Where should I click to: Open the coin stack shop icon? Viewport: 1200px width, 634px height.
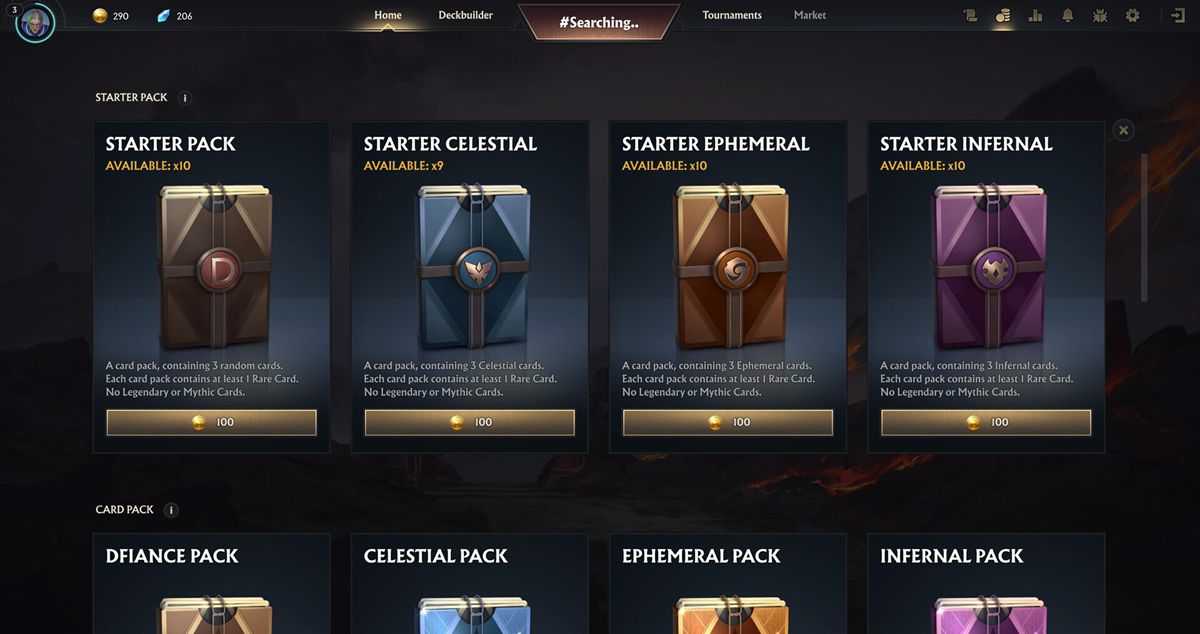(1003, 16)
